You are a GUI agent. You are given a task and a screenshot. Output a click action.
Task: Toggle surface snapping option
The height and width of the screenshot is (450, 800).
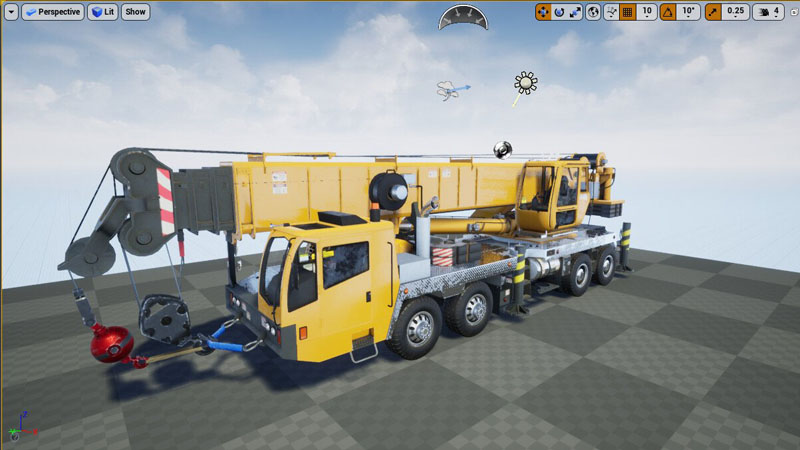[x=610, y=12]
